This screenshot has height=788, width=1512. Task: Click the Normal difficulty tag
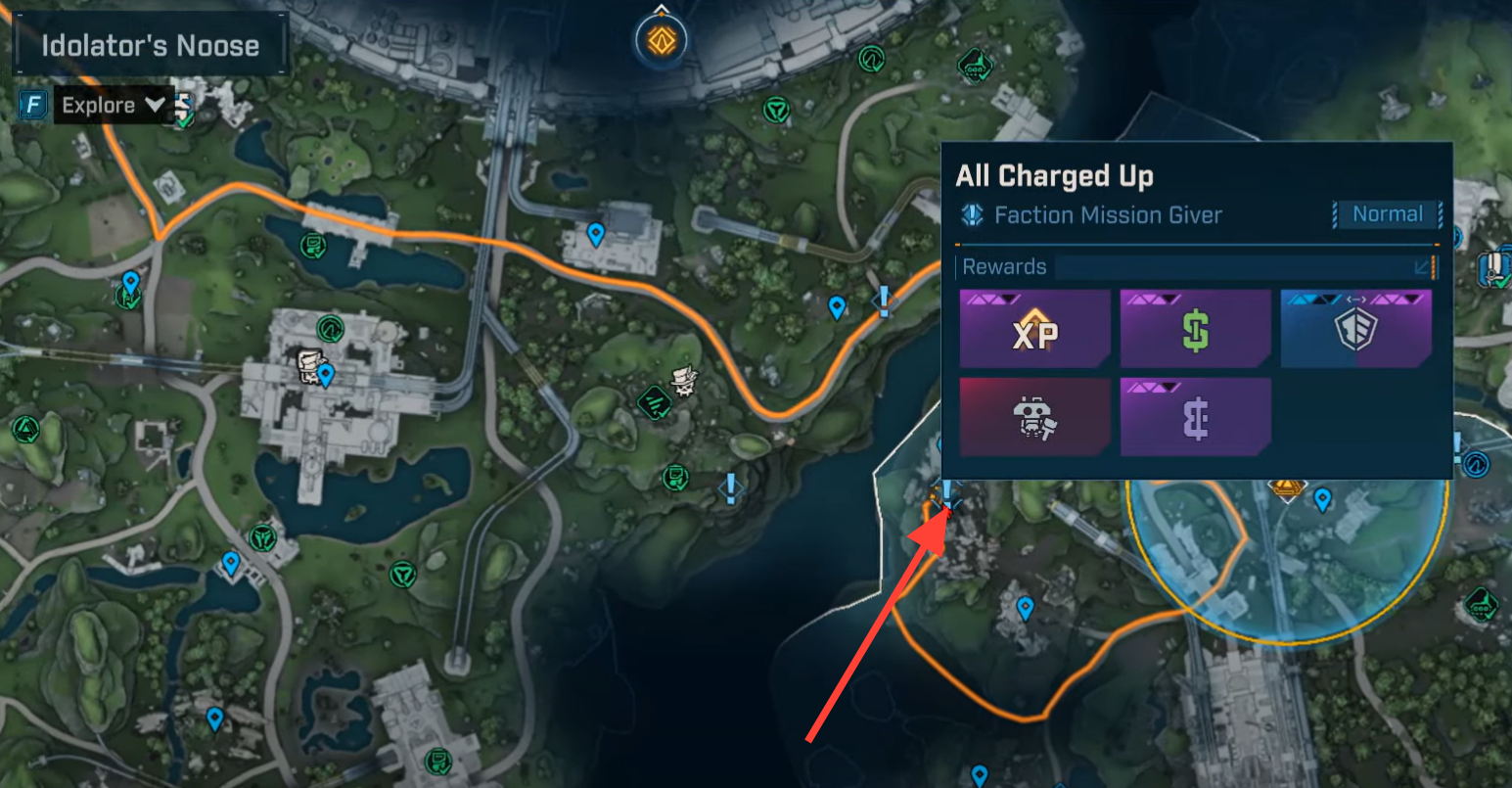coord(1387,214)
